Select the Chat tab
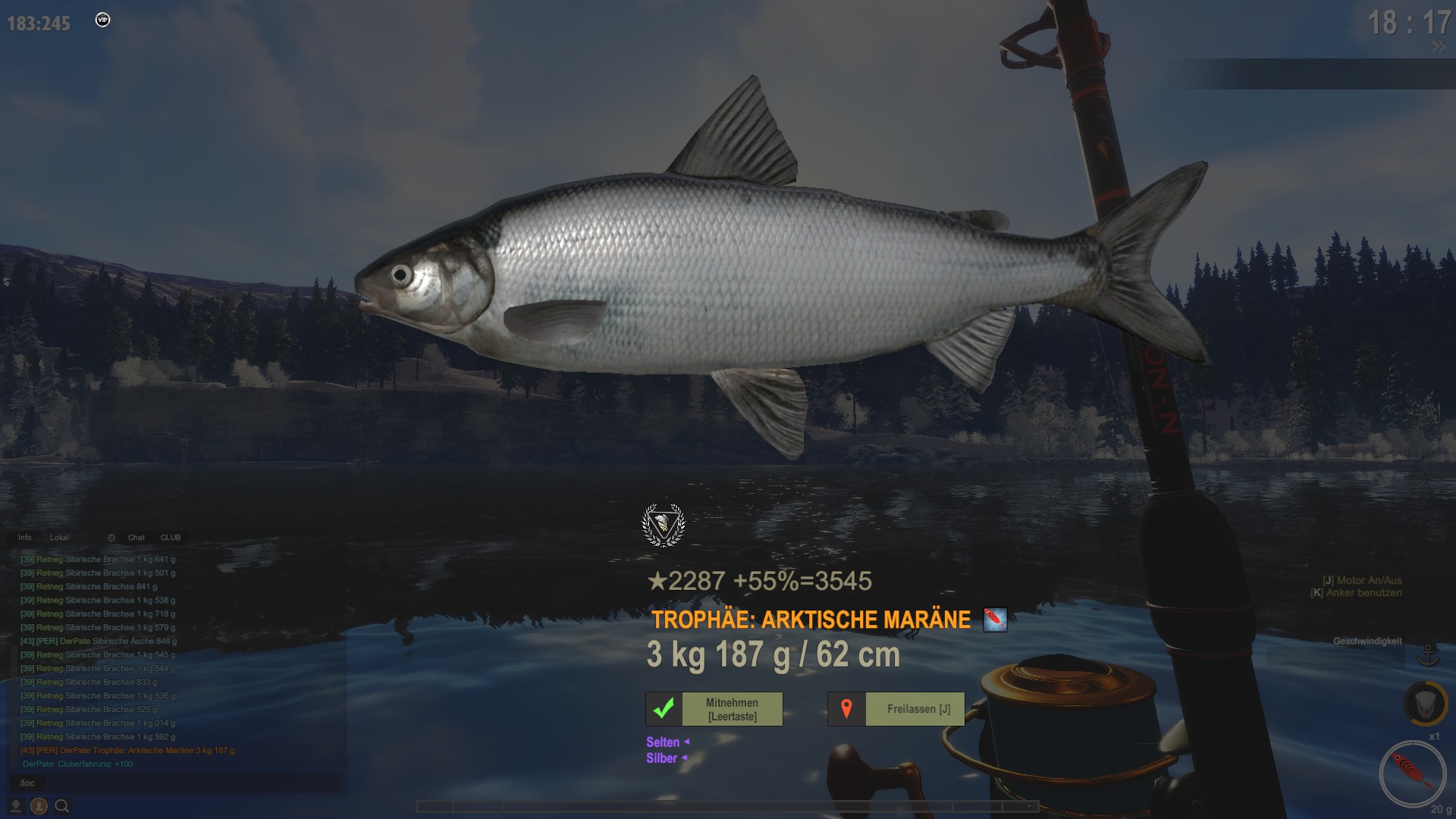The width and height of the screenshot is (1456, 819). [x=136, y=538]
